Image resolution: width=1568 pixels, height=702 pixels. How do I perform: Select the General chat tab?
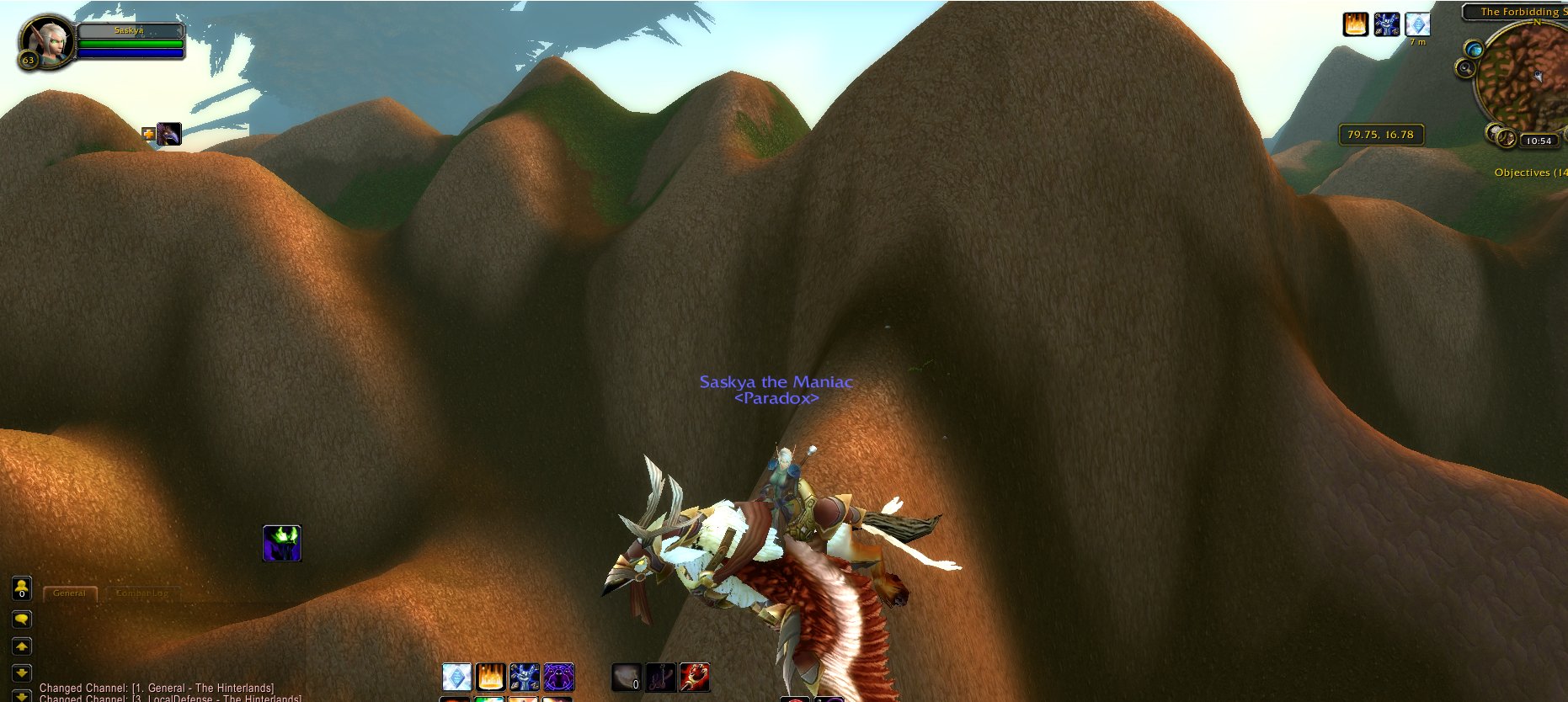[x=69, y=593]
